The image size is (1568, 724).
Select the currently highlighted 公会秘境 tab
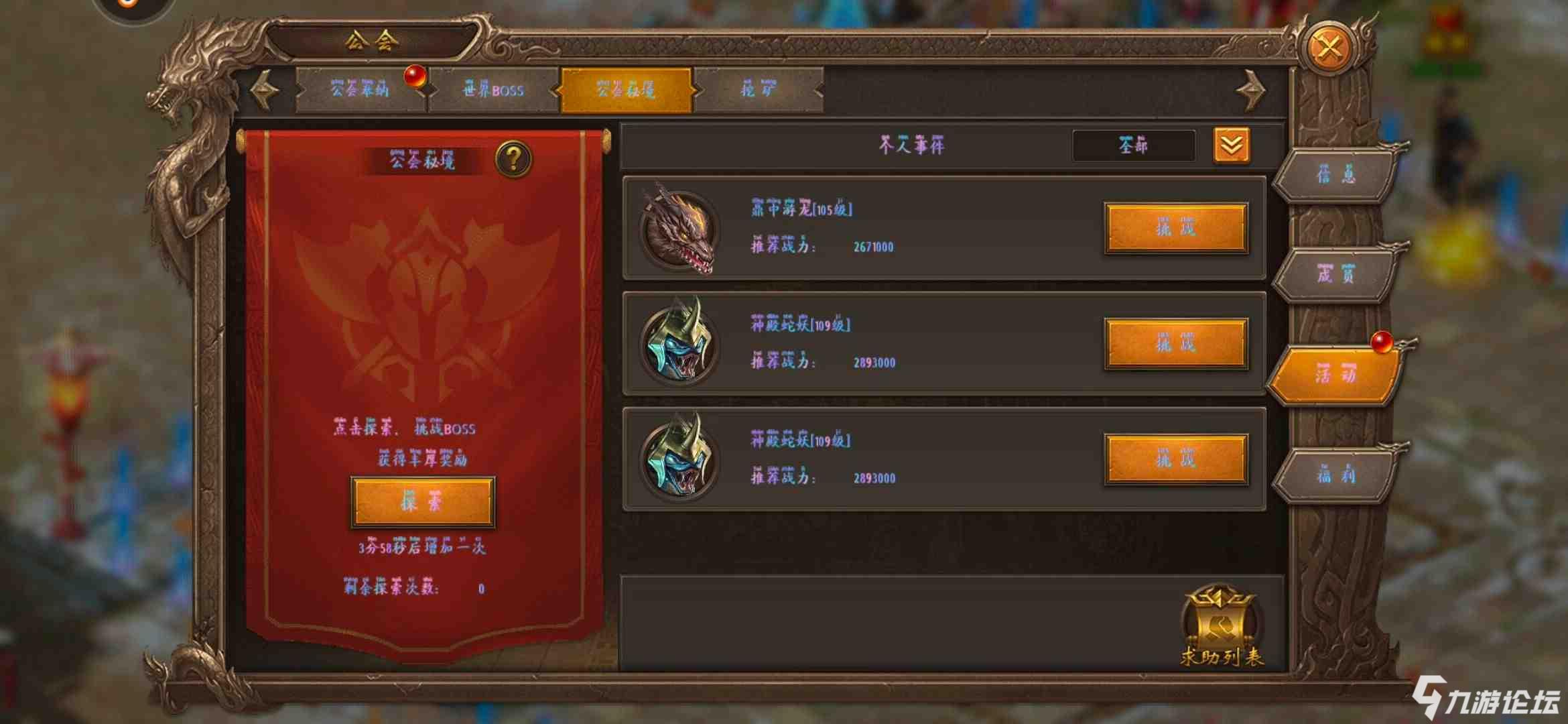tap(628, 88)
